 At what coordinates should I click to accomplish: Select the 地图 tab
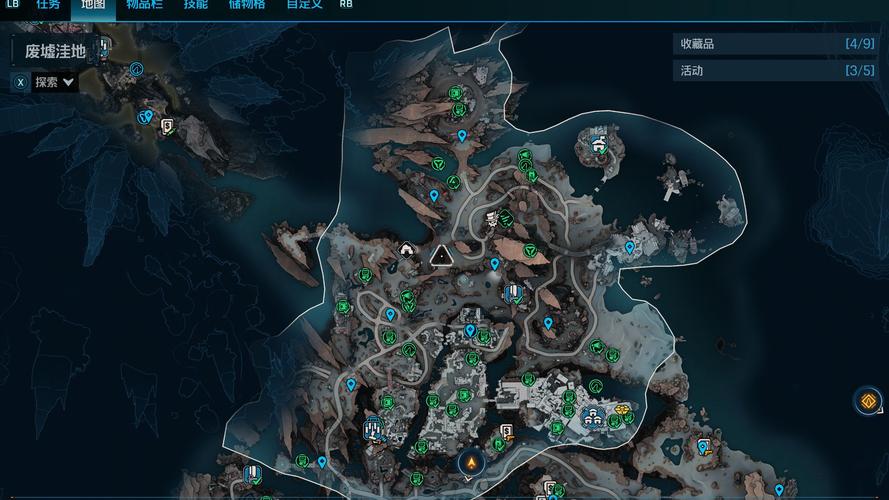coord(93,5)
